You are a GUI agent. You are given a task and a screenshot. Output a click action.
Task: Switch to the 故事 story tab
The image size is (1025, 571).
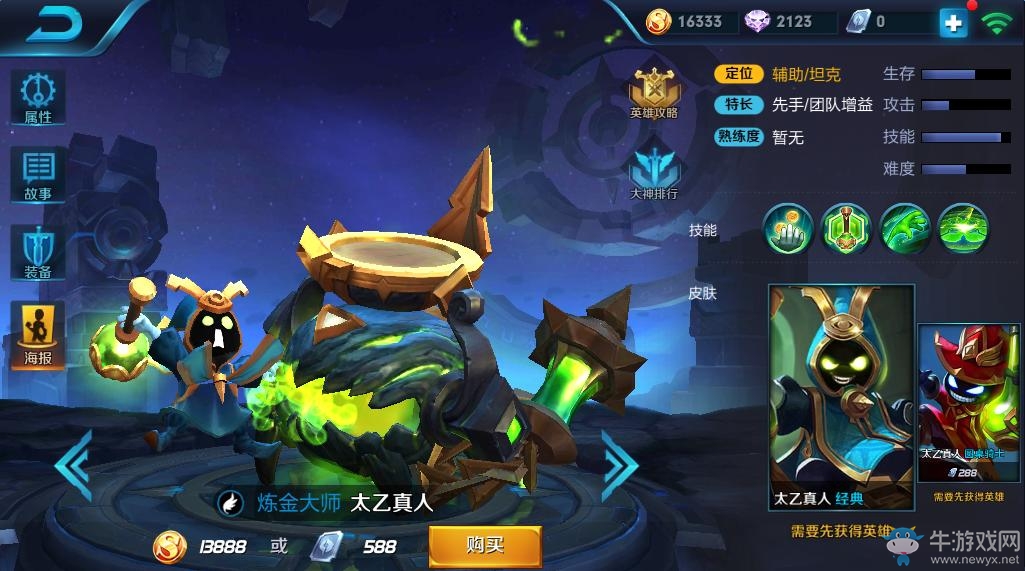(38, 176)
